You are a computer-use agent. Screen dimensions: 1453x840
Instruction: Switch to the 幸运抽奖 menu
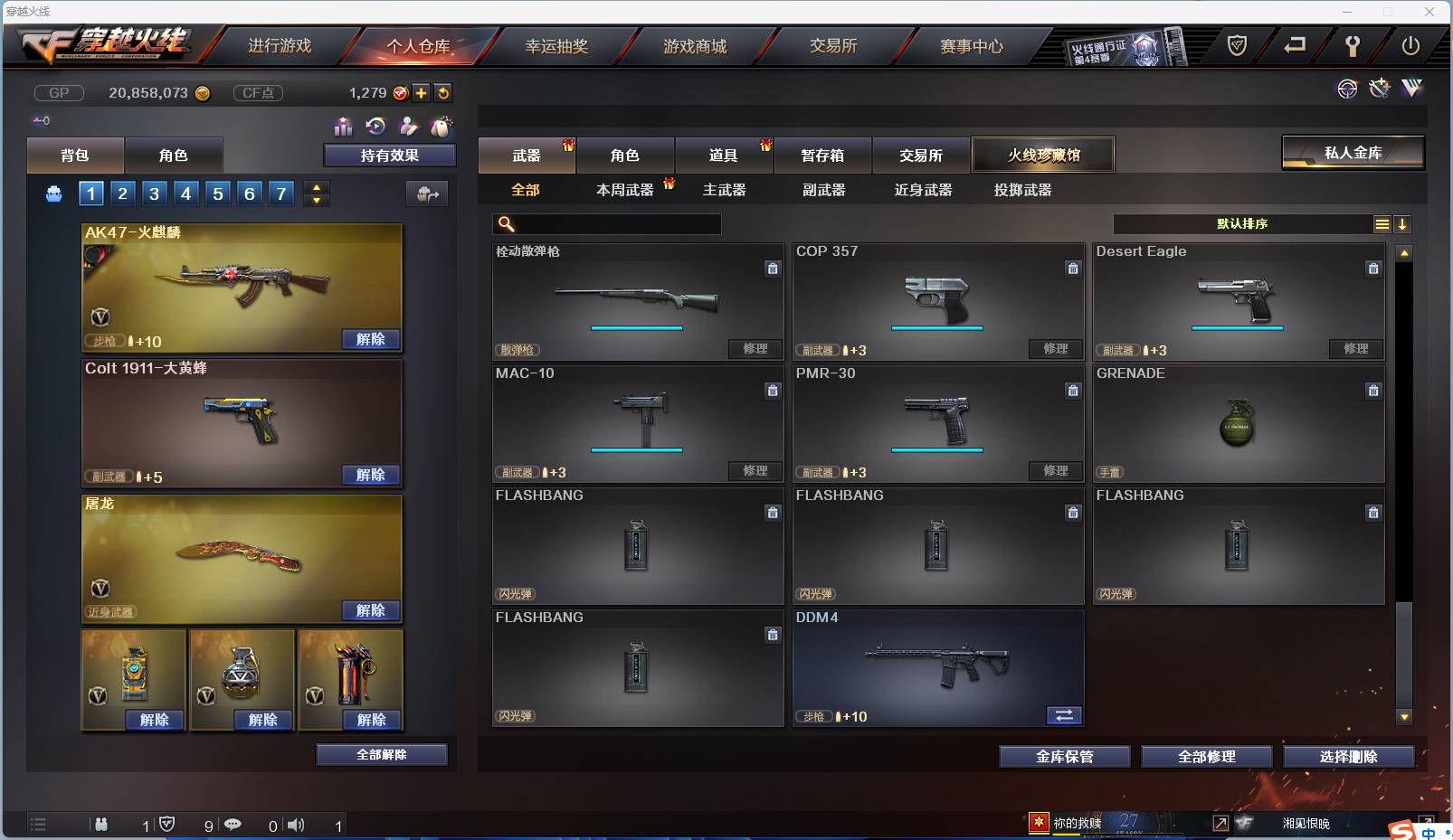[557, 46]
